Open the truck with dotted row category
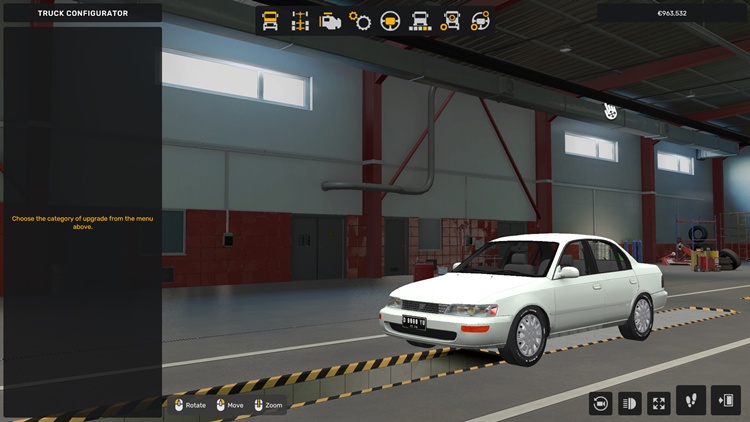750x422 pixels. click(x=420, y=21)
